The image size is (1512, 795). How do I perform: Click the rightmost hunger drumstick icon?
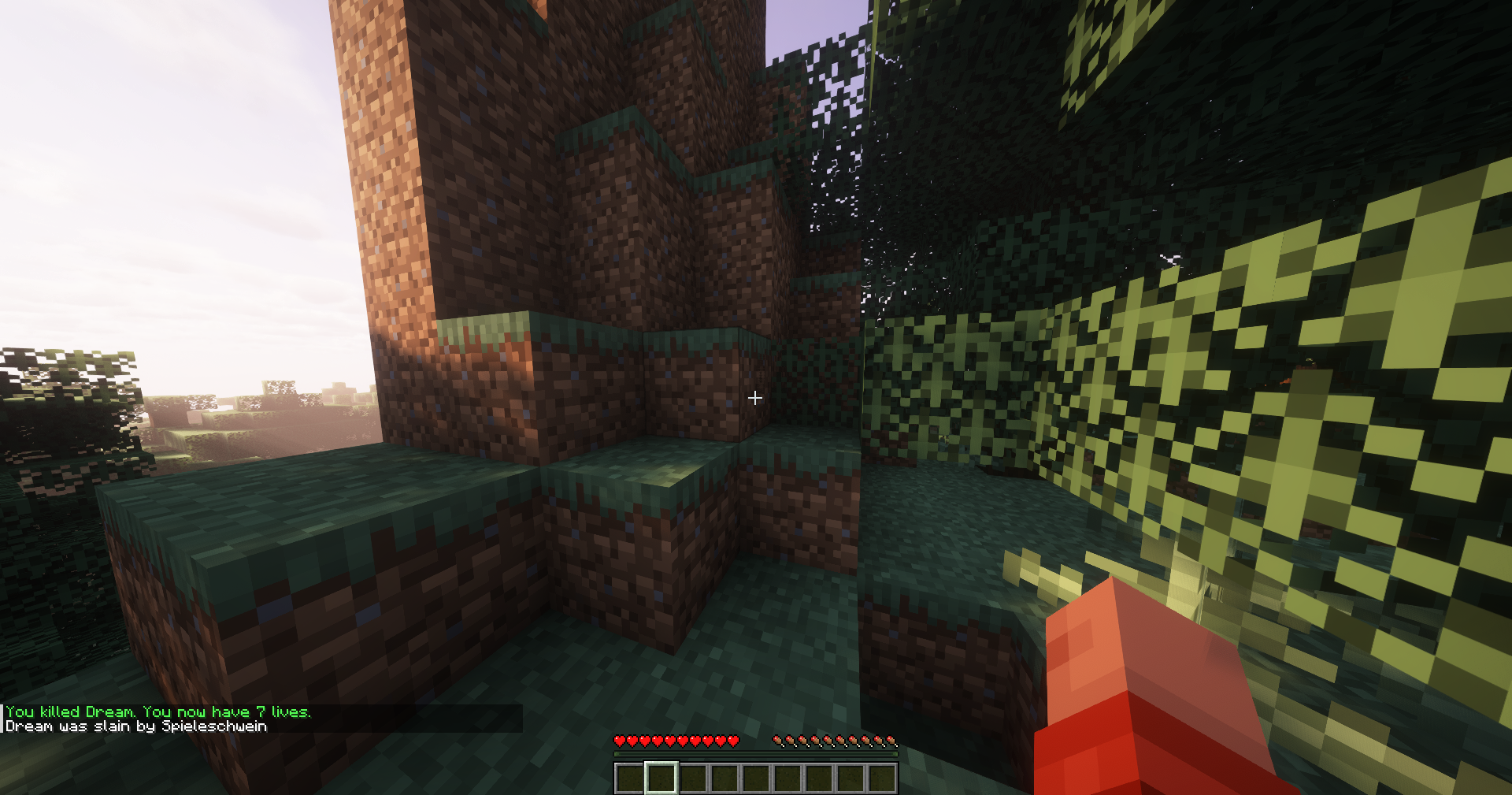point(893,741)
